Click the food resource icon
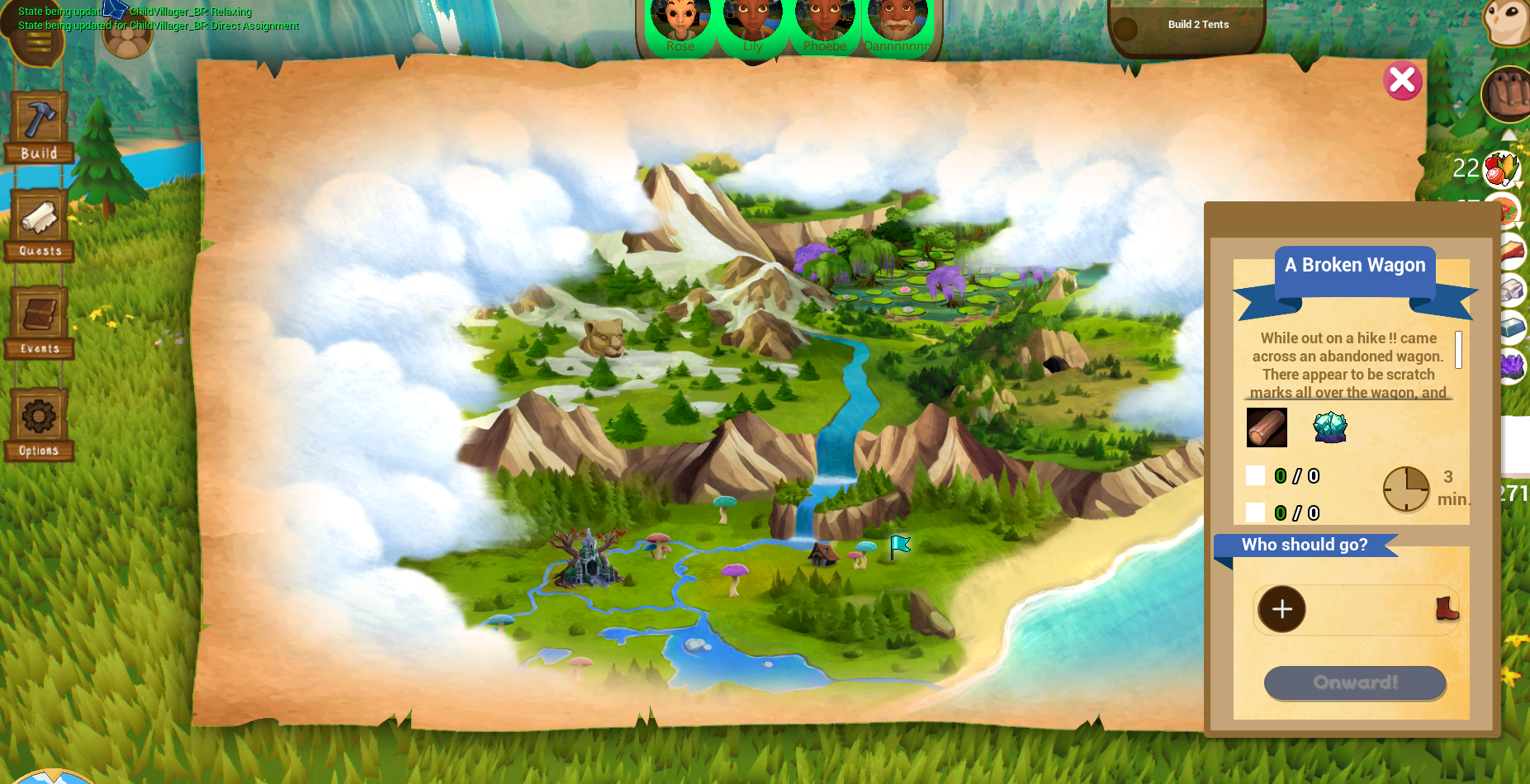The image size is (1530, 784). [x=1501, y=169]
